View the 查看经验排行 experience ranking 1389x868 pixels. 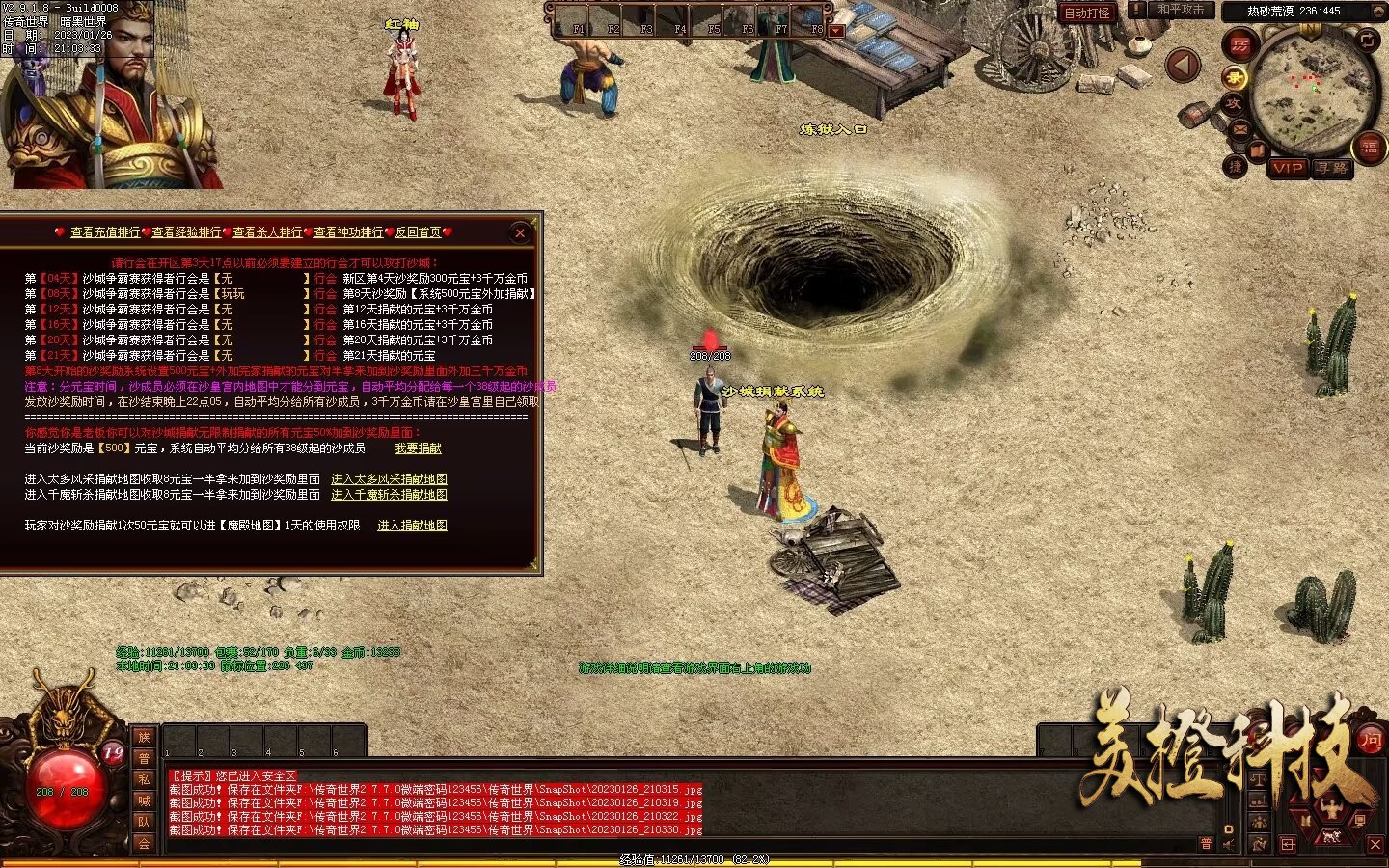186,232
